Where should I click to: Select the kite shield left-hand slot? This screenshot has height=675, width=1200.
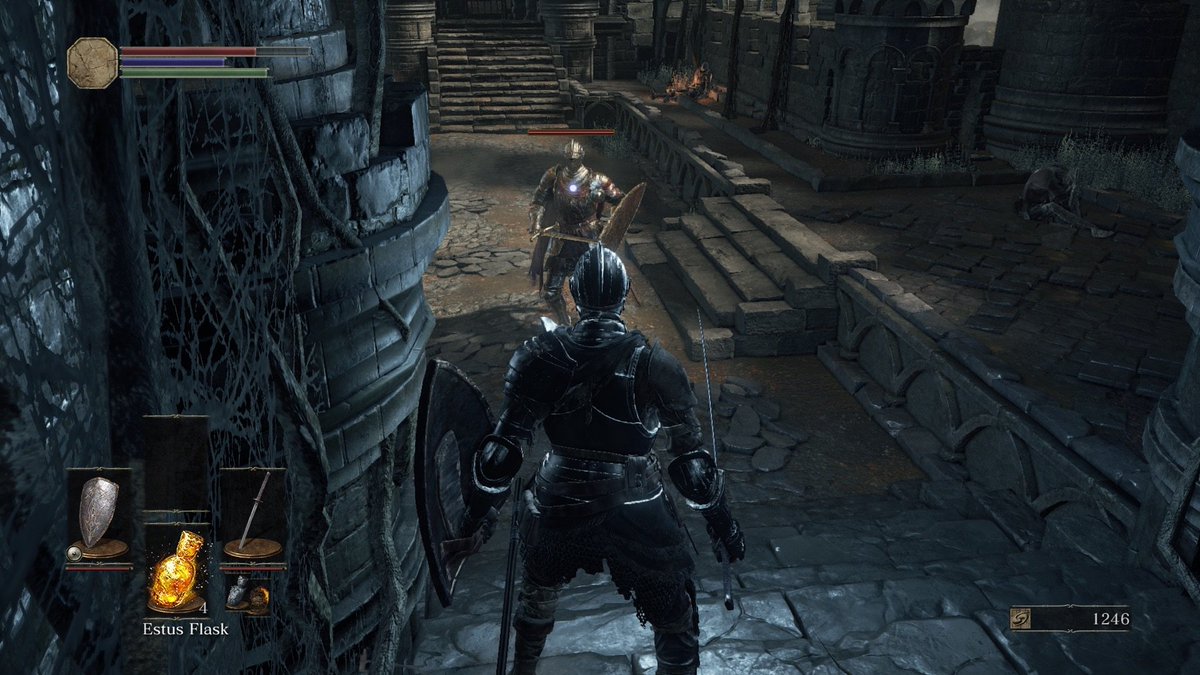(x=98, y=515)
